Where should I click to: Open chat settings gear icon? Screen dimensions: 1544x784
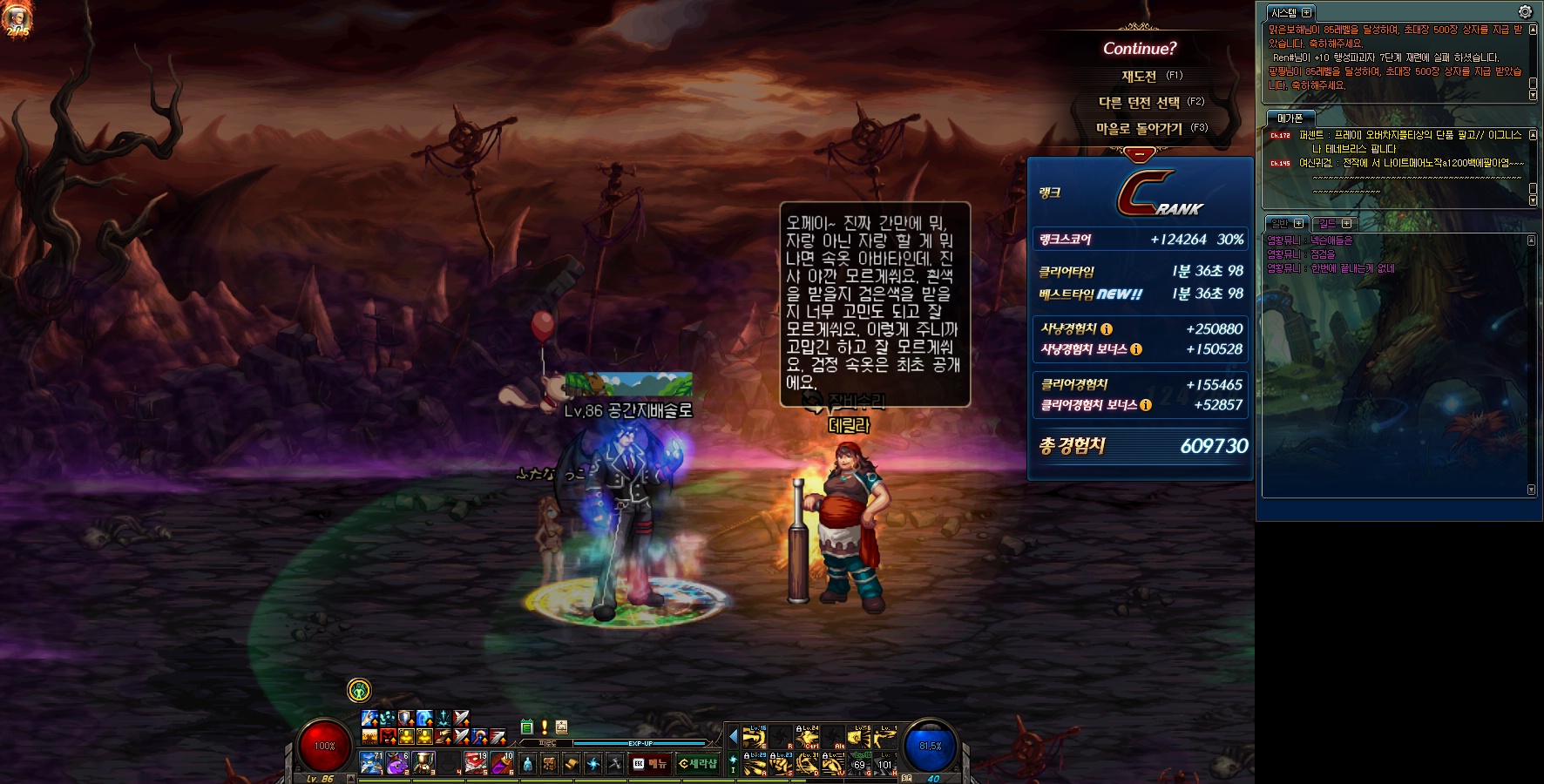tap(1525, 11)
